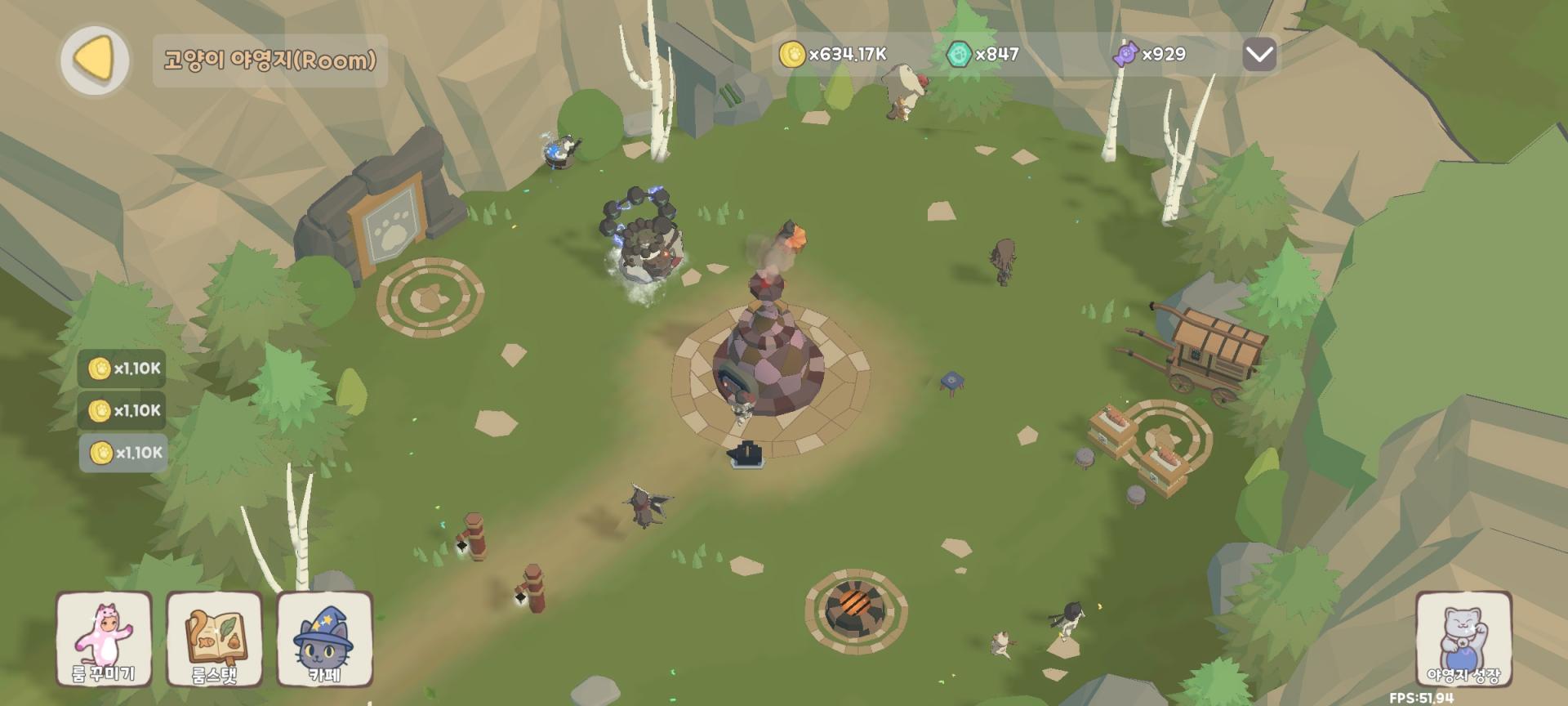Image resolution: width=1568 pixels, height=706 pixels.
Task: Click the teal gem currency icon
Action: click(x=958, y=55)
